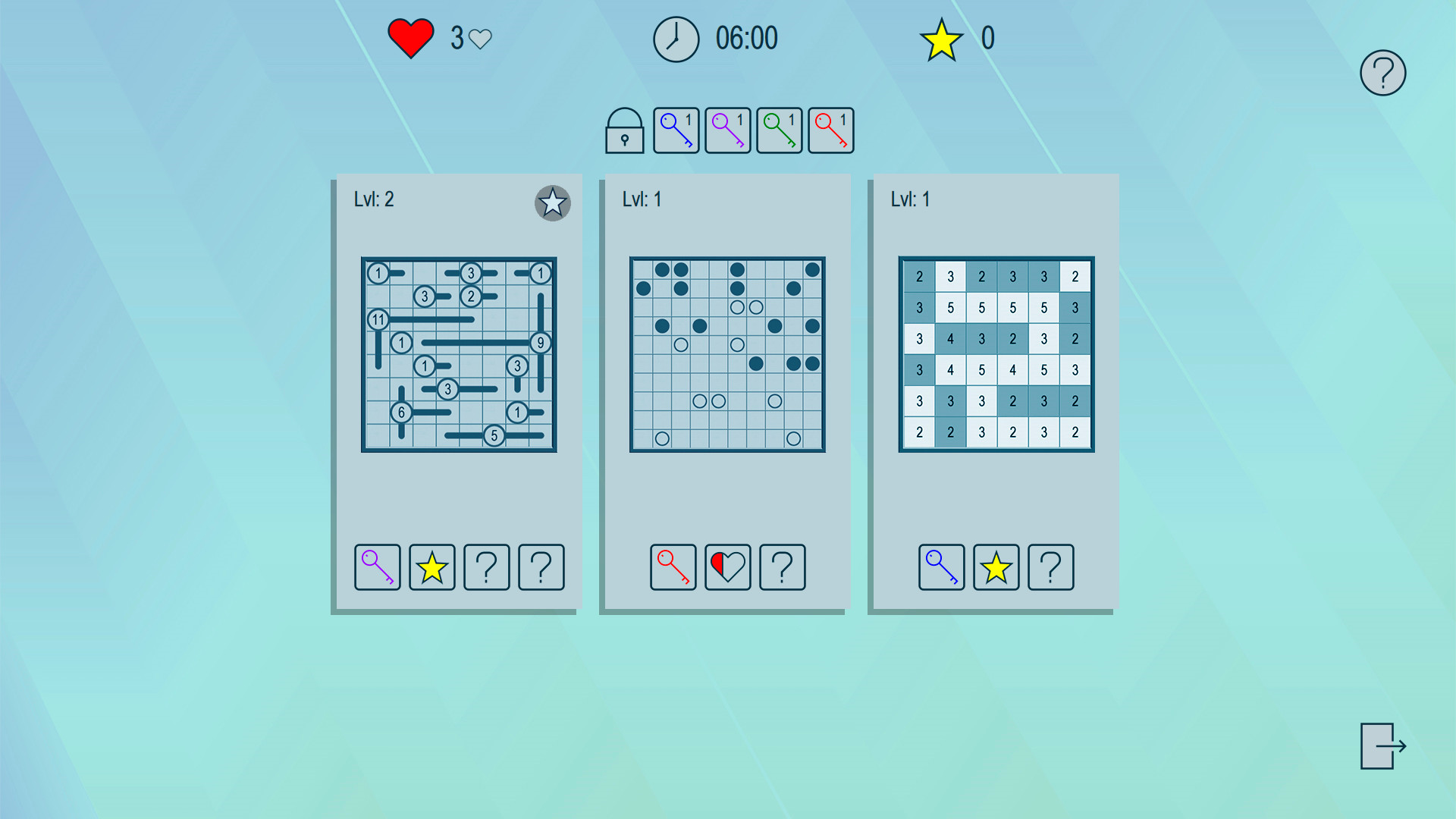Click the exit door icon at bottom right
The height and width of the screenshot is (819, 1456).
coord(1382,747)
